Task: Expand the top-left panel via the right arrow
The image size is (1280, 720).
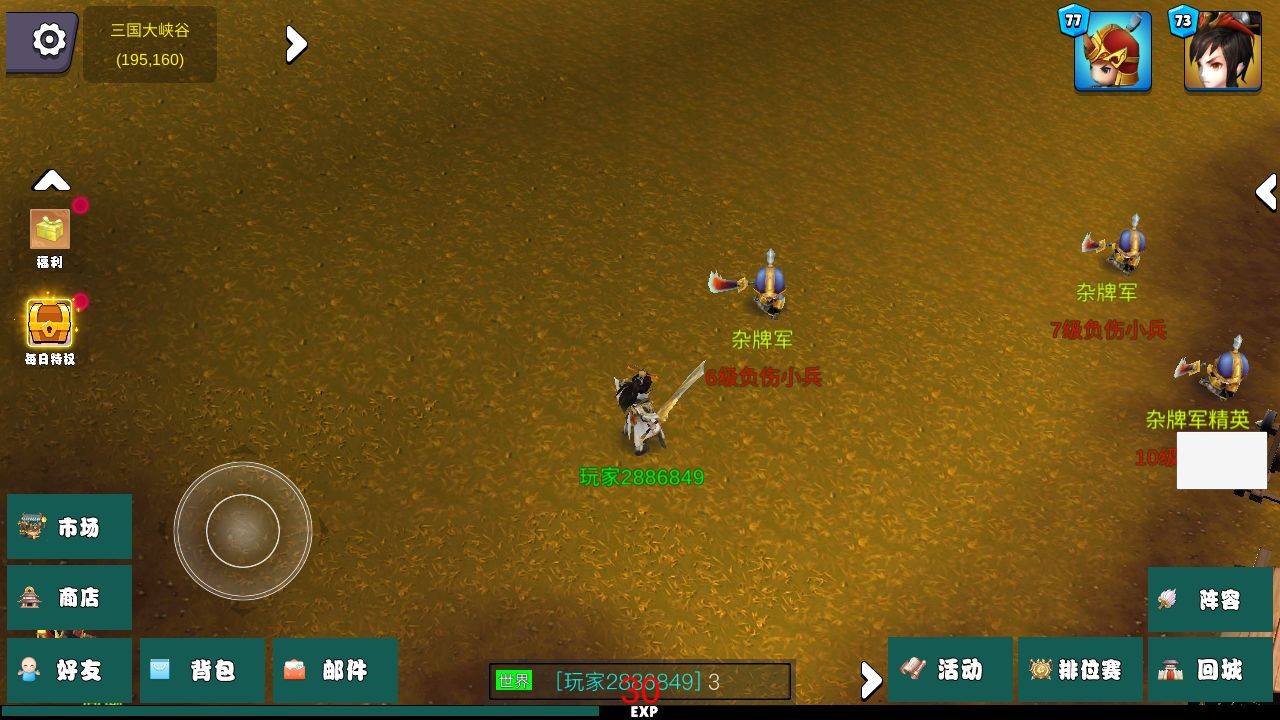Action: point(294,44)
